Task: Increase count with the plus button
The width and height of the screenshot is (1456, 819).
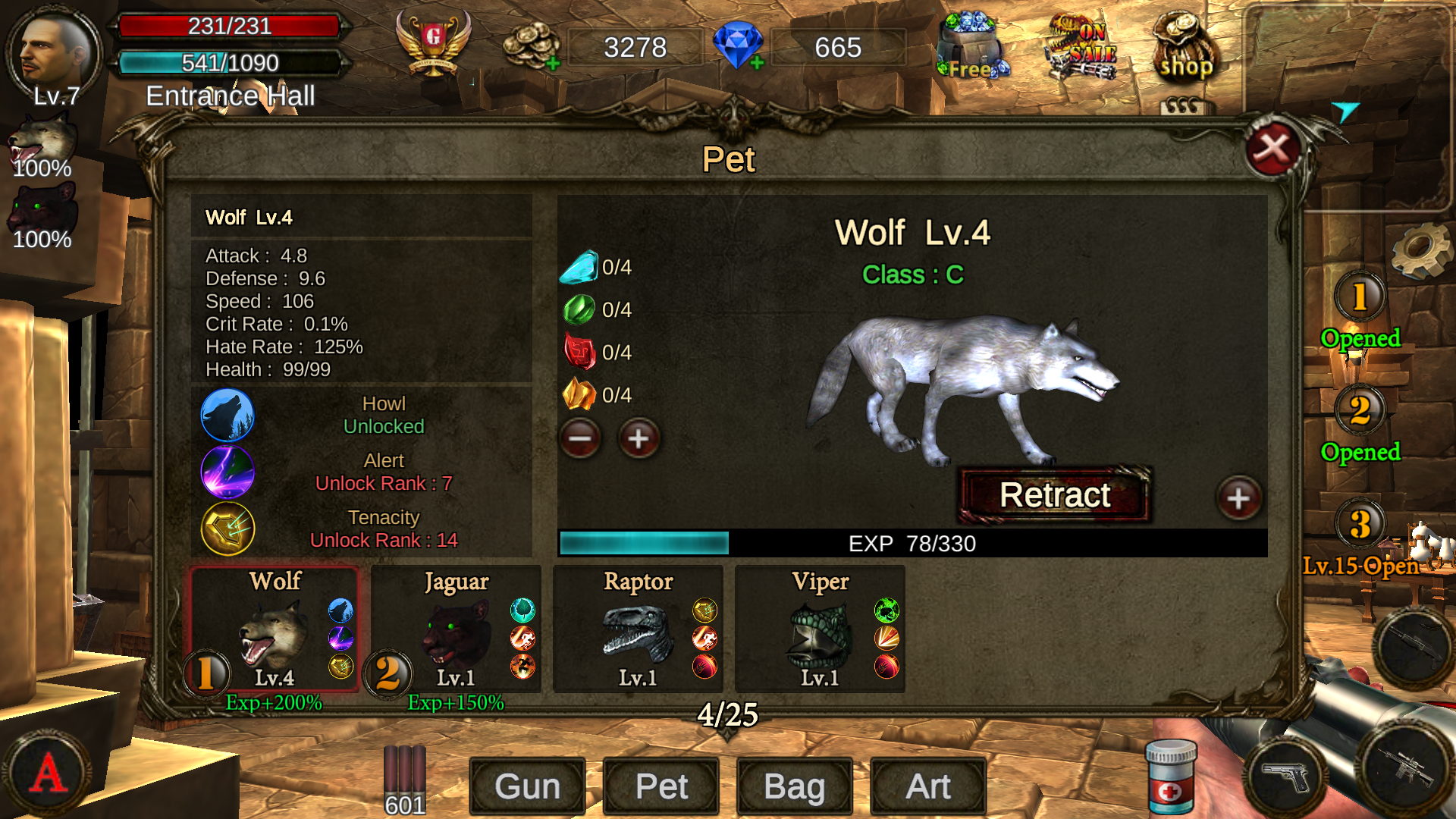Action: tap(638, 438)
